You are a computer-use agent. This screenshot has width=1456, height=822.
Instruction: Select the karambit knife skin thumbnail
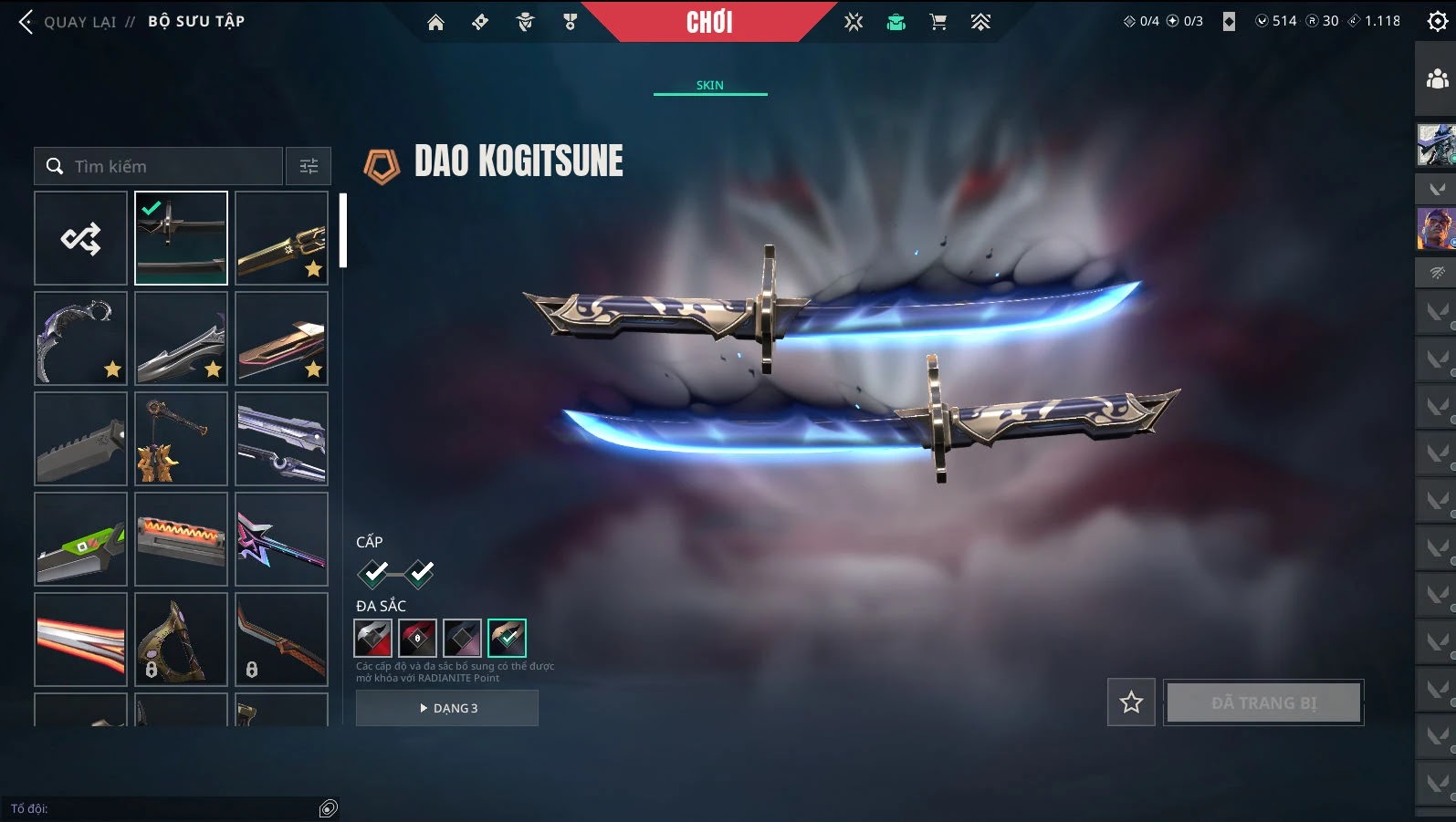click(x=80, y=338)
